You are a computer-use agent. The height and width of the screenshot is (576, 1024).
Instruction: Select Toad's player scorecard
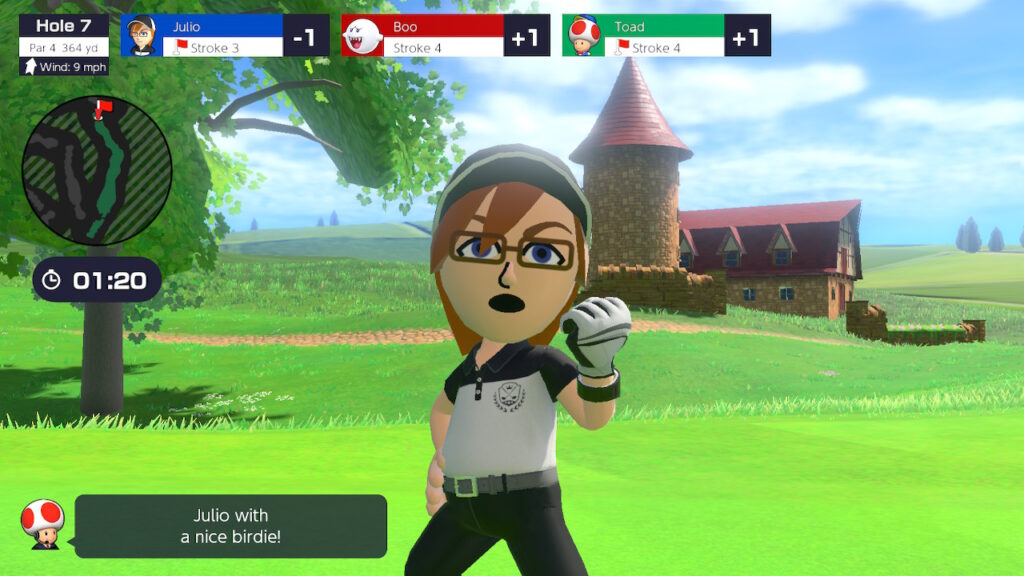click(x=665, y=36)
